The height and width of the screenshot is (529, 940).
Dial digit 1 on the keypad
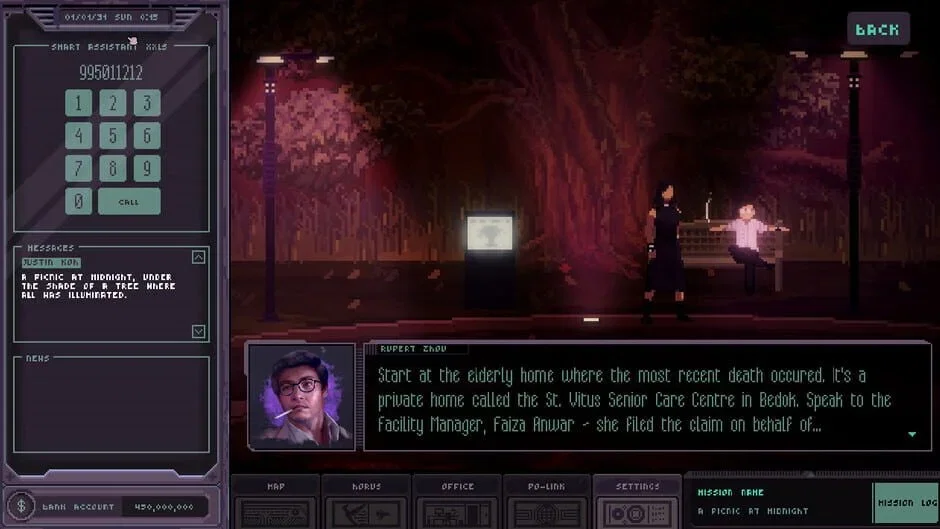(78, 103)
